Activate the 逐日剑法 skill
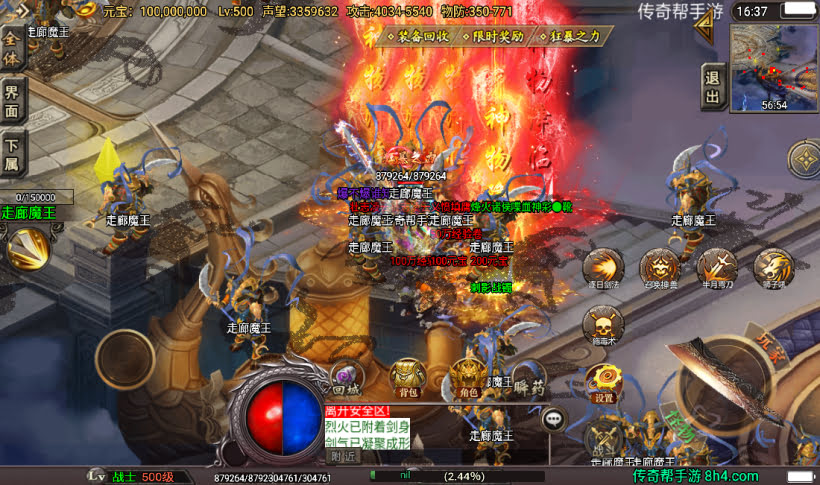820x485 pixels. [603, 268]
